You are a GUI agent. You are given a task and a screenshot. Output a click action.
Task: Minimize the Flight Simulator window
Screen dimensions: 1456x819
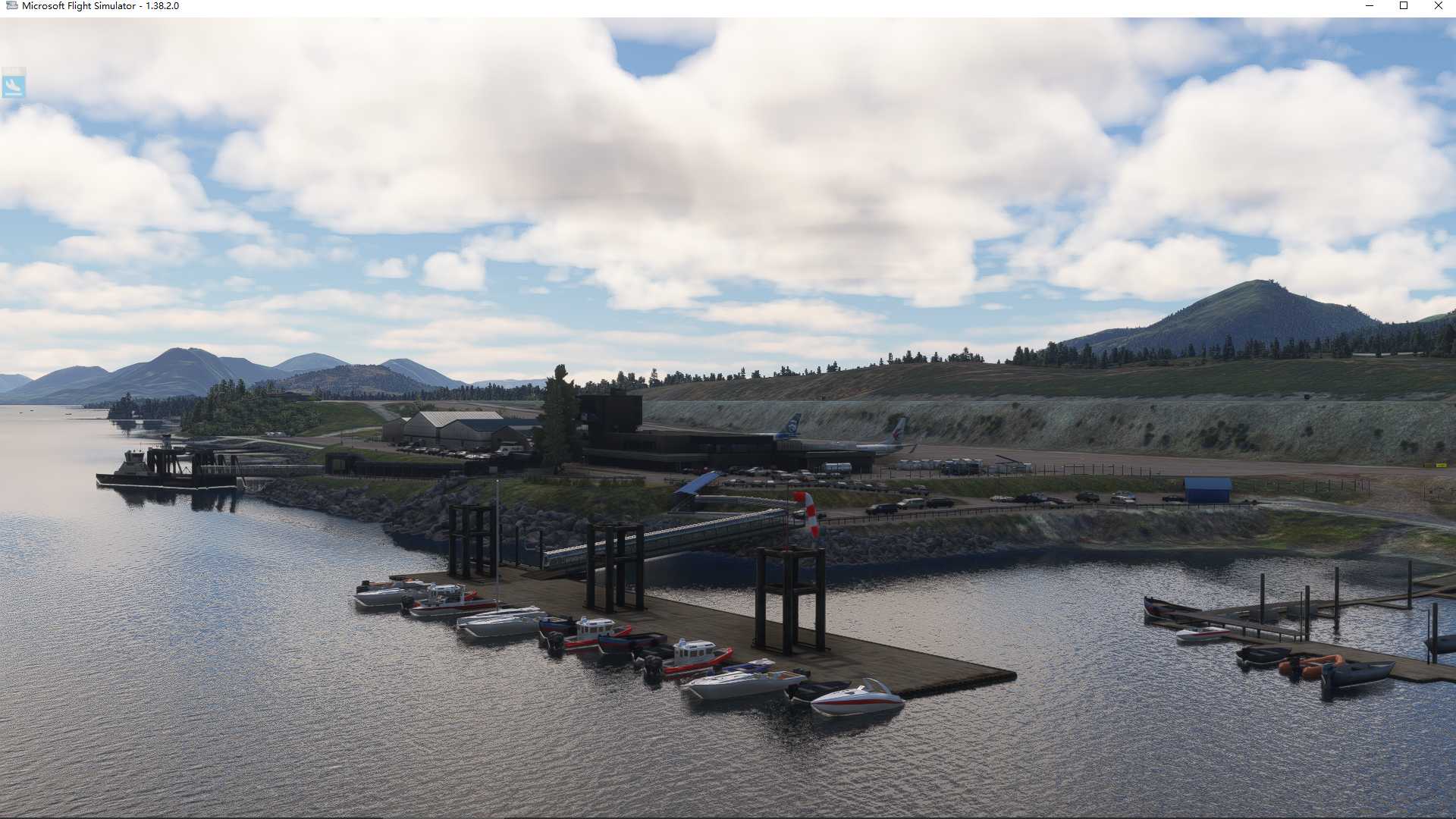point(1370,6)
